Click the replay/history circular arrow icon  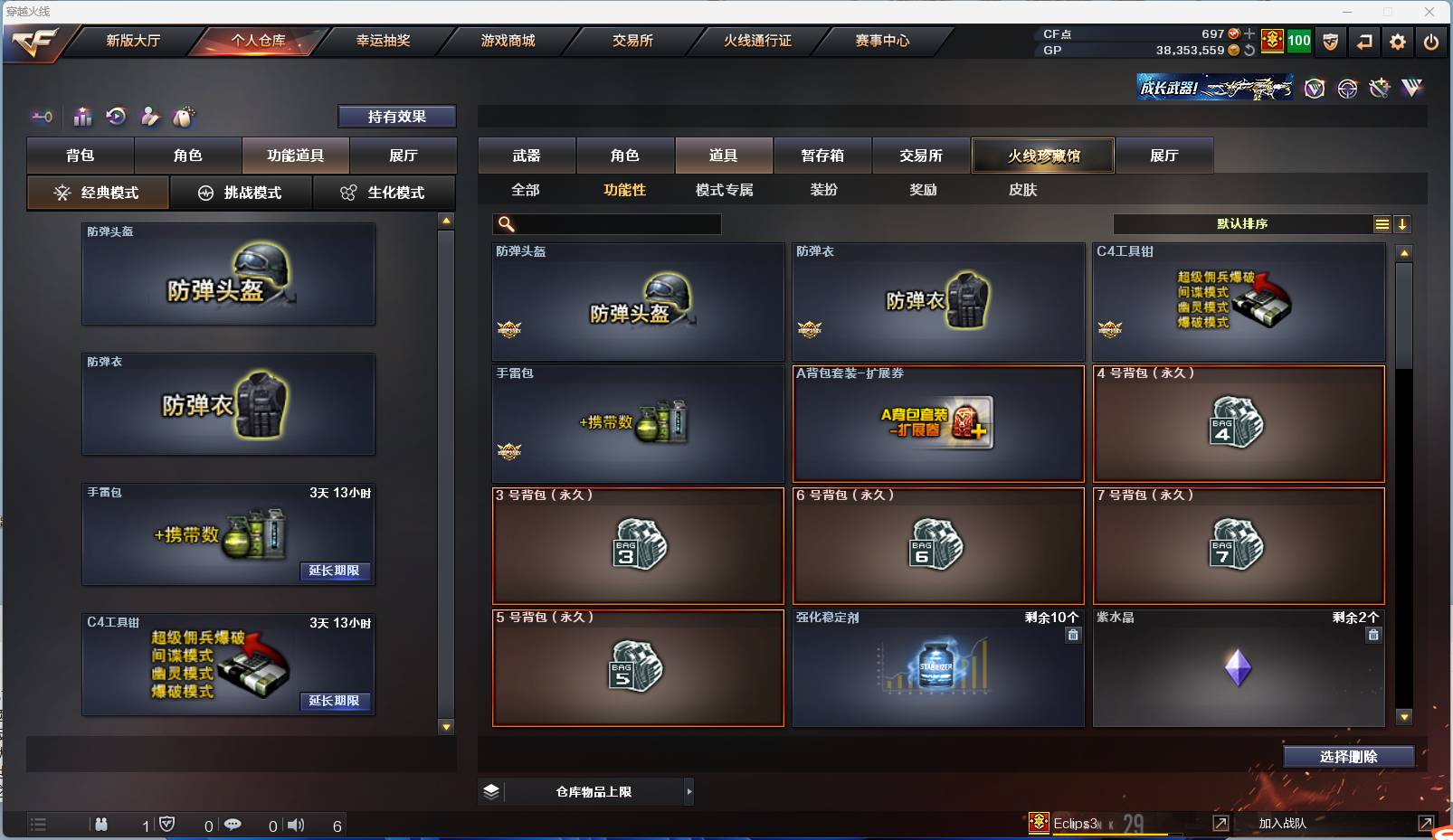click(114, 117)
